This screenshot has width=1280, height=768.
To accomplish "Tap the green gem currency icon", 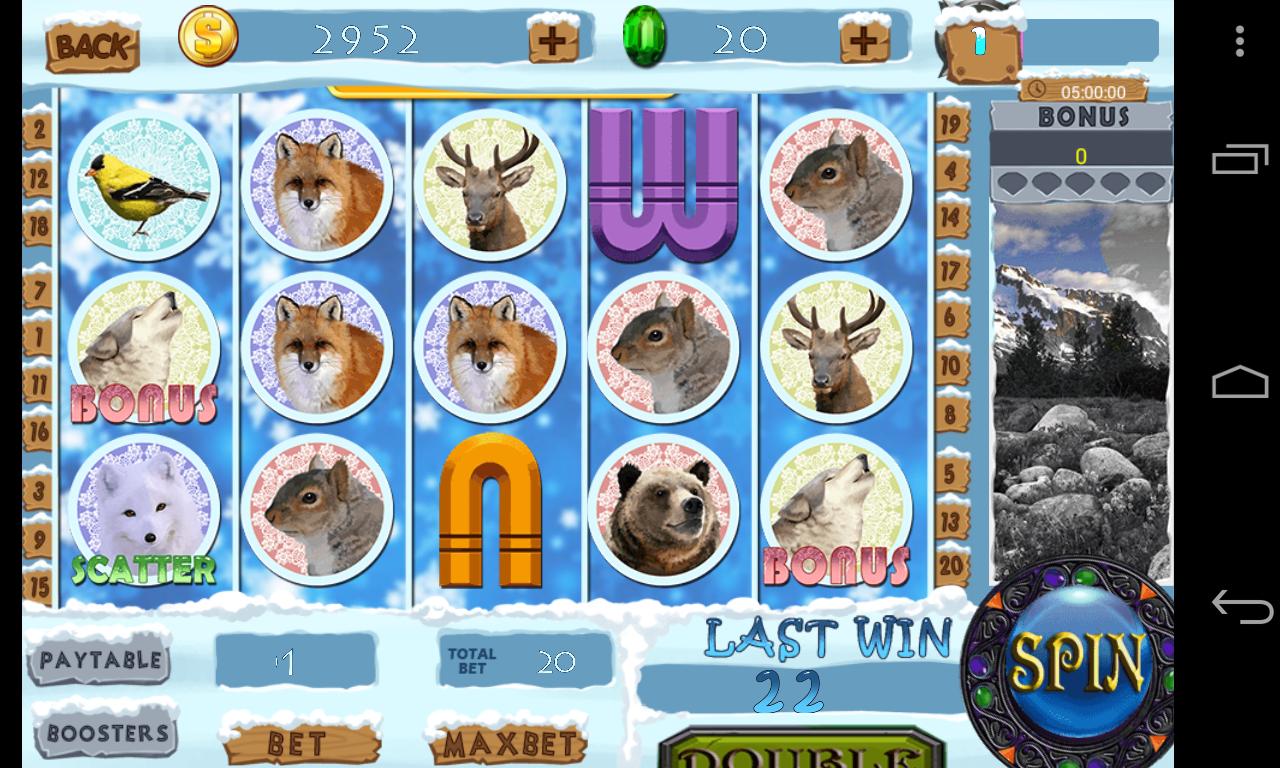I will tap(646, 38).
